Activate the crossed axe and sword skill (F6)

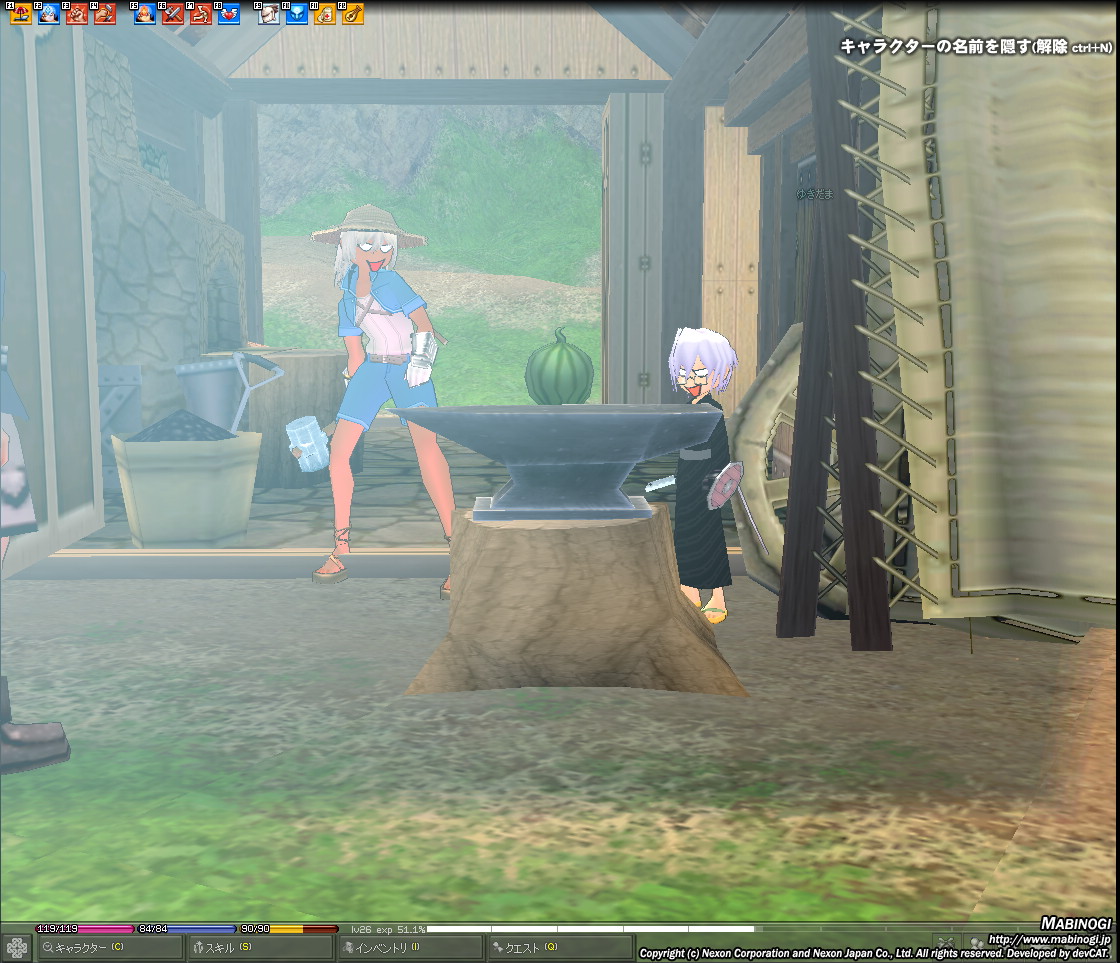(173, 14)
